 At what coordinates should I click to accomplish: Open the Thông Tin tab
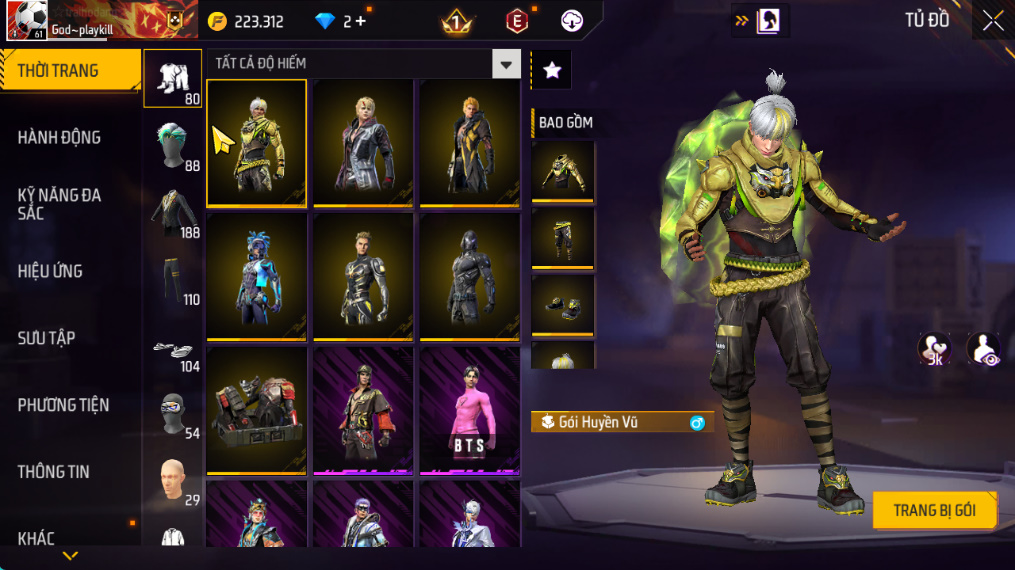[53, 471]
